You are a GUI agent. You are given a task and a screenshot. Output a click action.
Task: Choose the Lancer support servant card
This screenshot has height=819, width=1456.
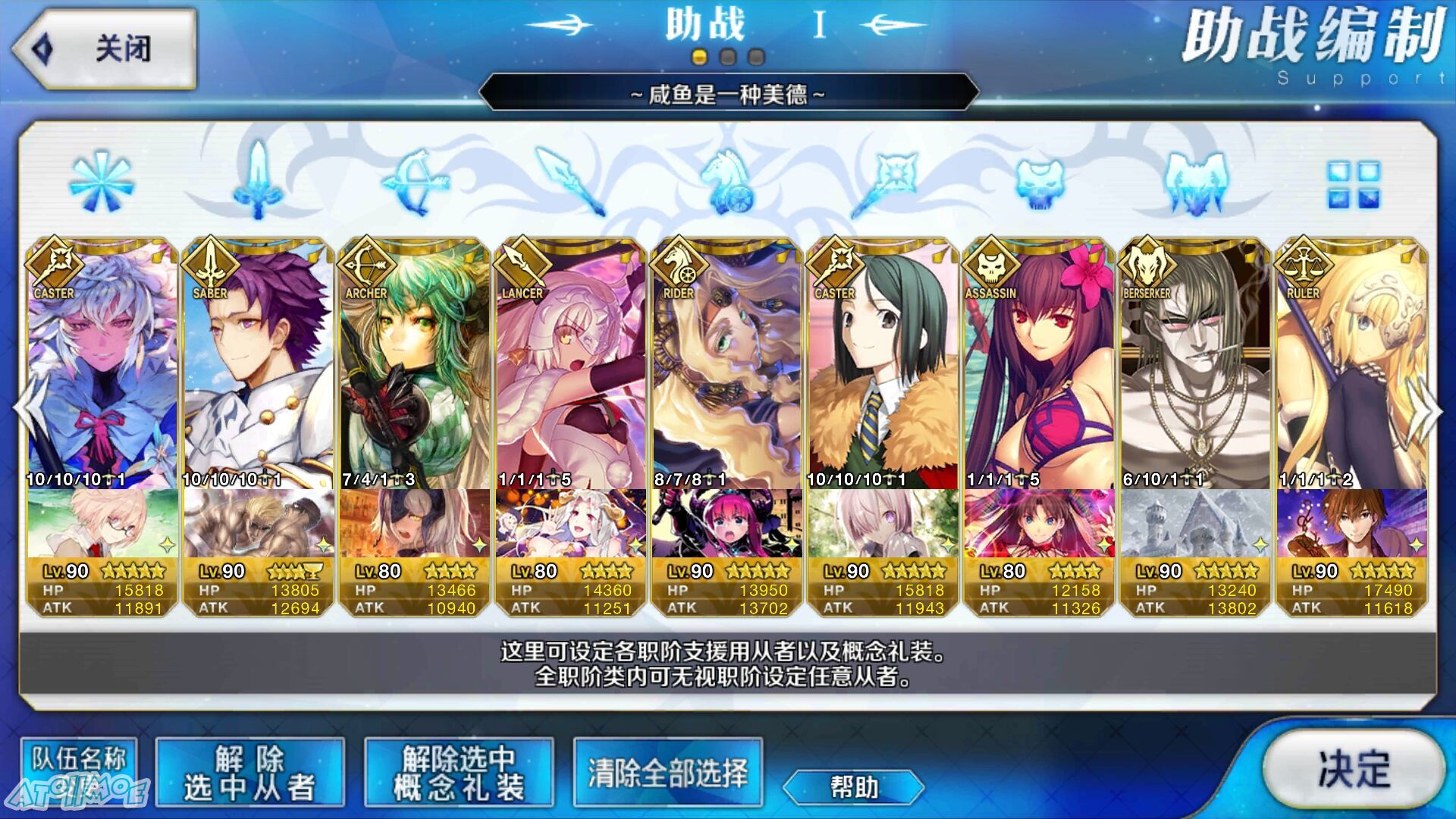[x=571, y=364]
